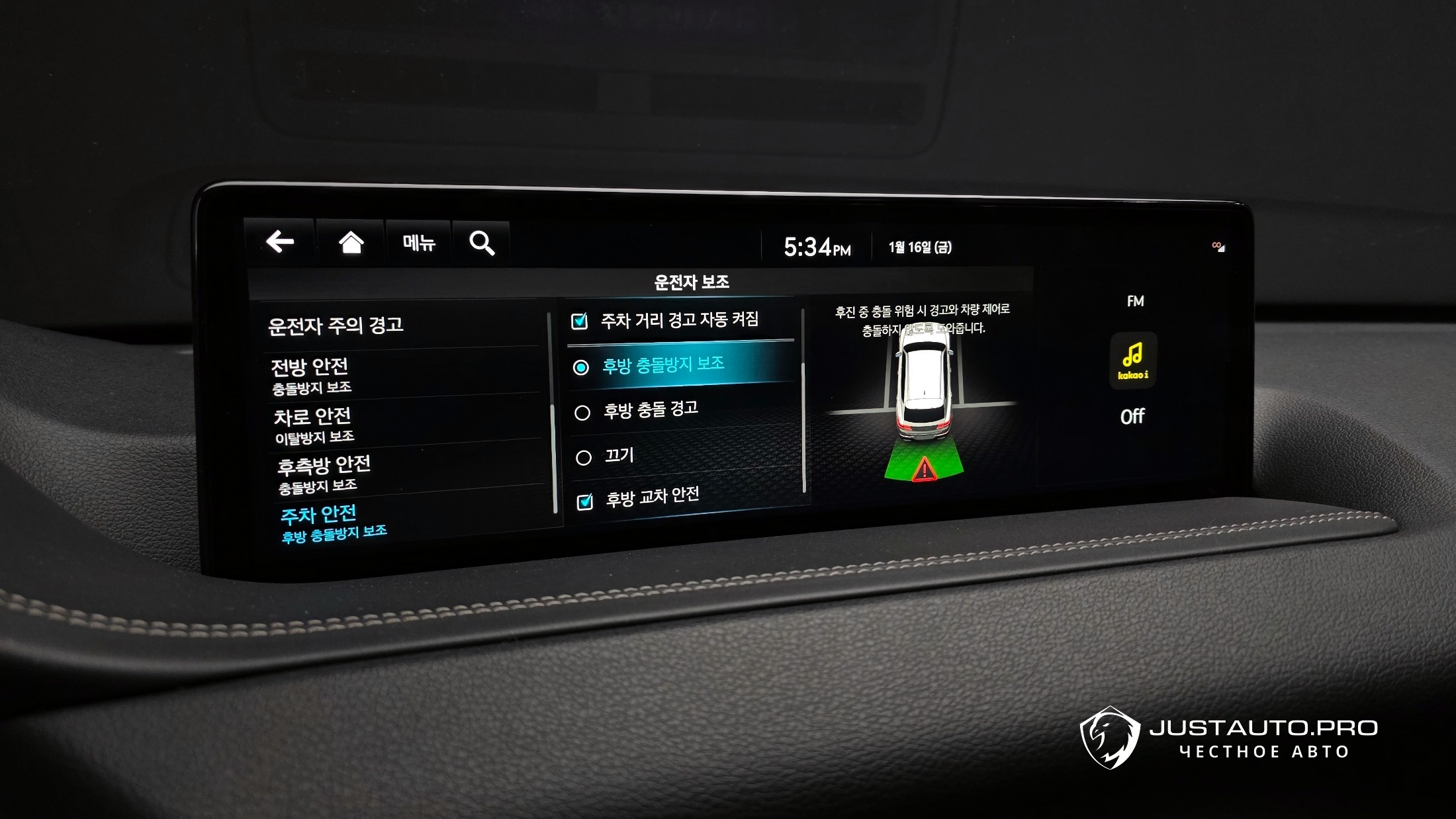Open the 메뉴 menu
This screenshot has height=819, width=1456.
(418, 243)
